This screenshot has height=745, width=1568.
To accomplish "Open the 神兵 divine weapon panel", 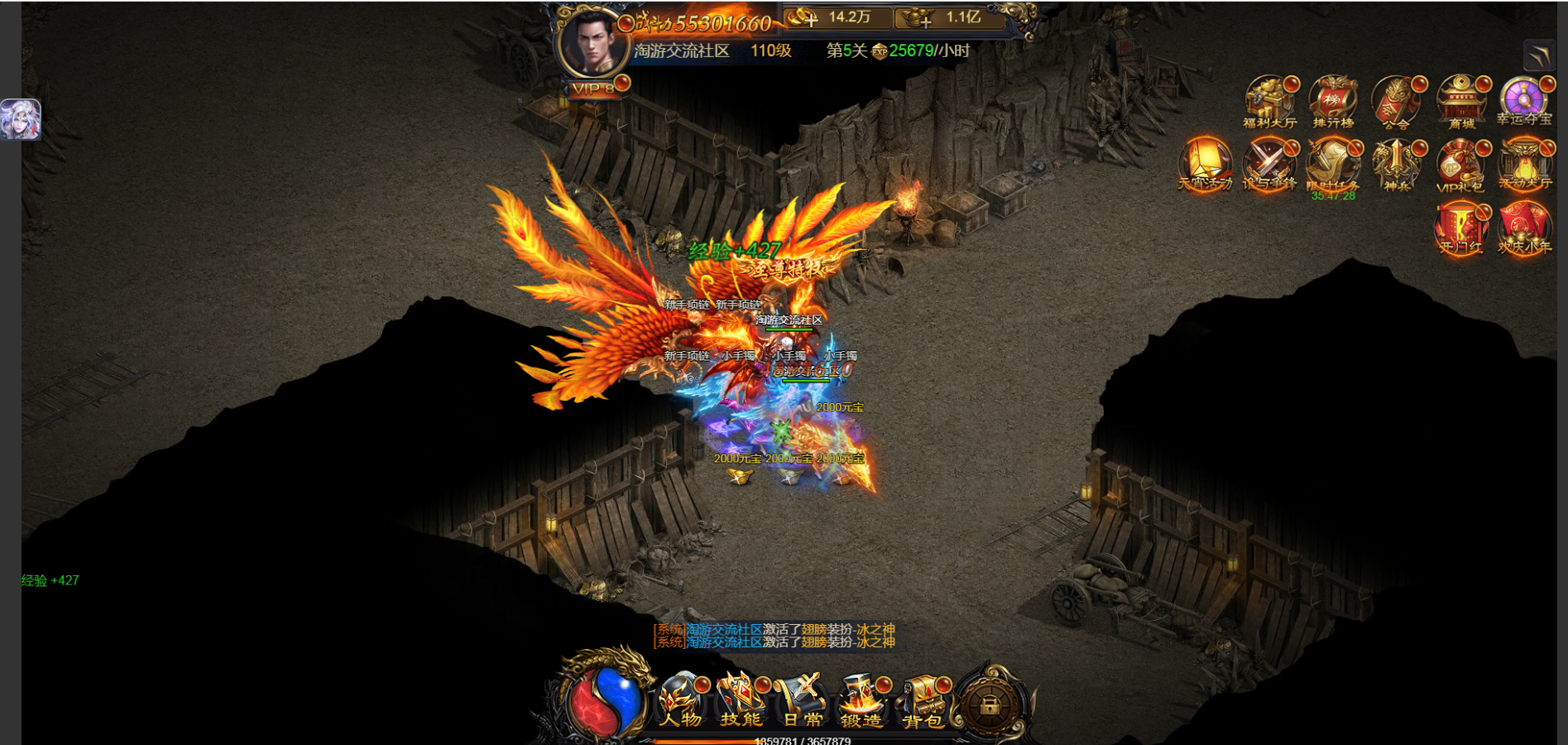I will tap(1396, 163).
